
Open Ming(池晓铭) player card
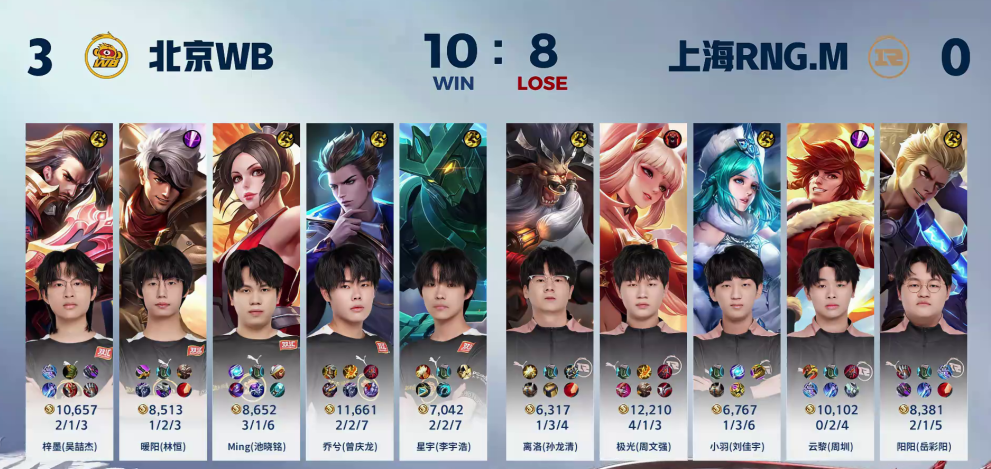255,285
